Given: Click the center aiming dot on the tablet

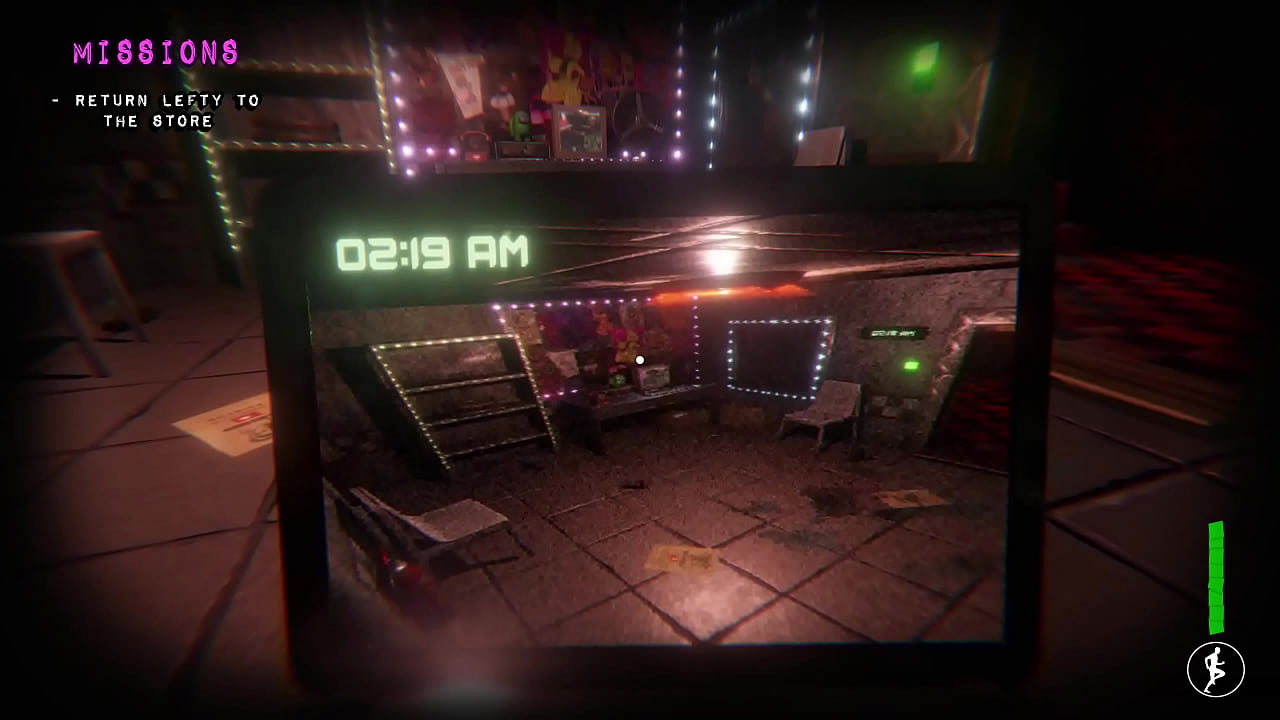Looking at the screenshot, I should pyautogui.click(x=640, y=359).
